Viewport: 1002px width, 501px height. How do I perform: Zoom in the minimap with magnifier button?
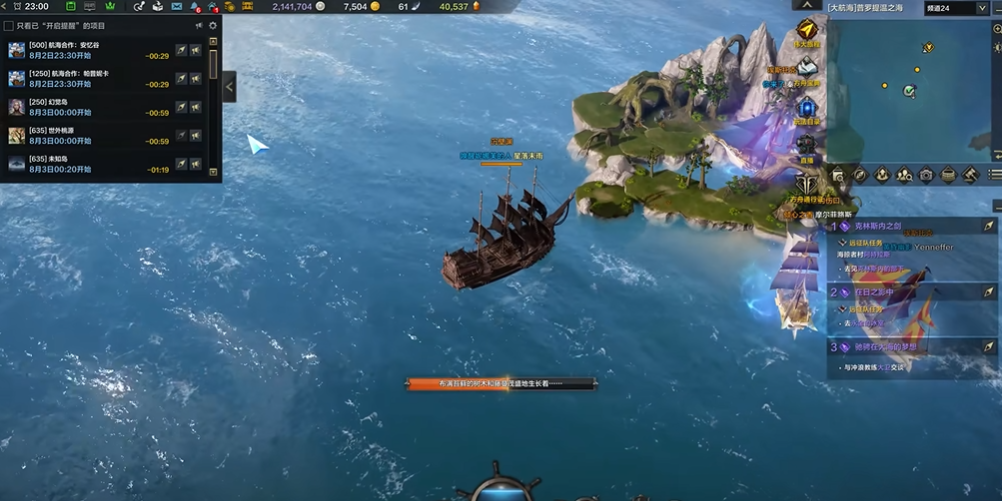[996, 30]
